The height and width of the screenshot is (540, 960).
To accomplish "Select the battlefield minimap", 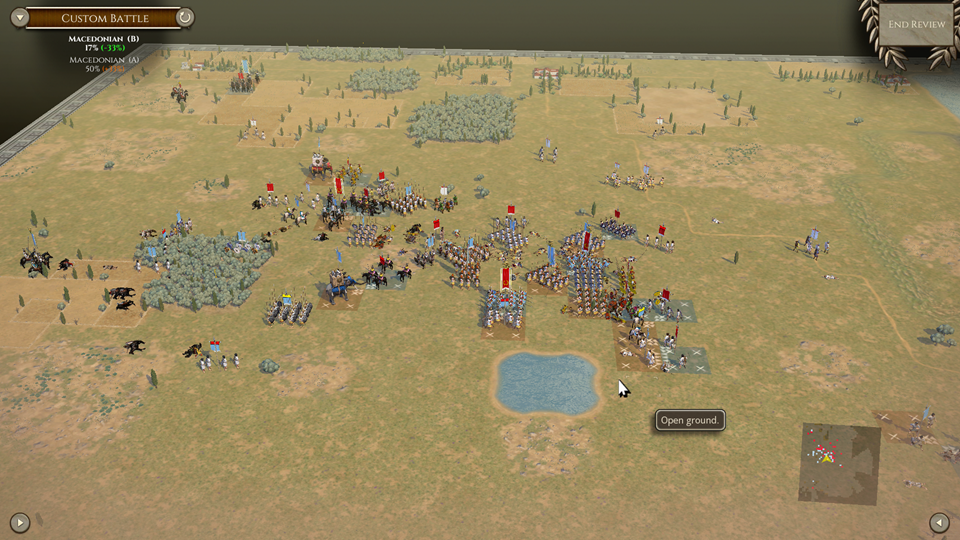I will point(839,462).
